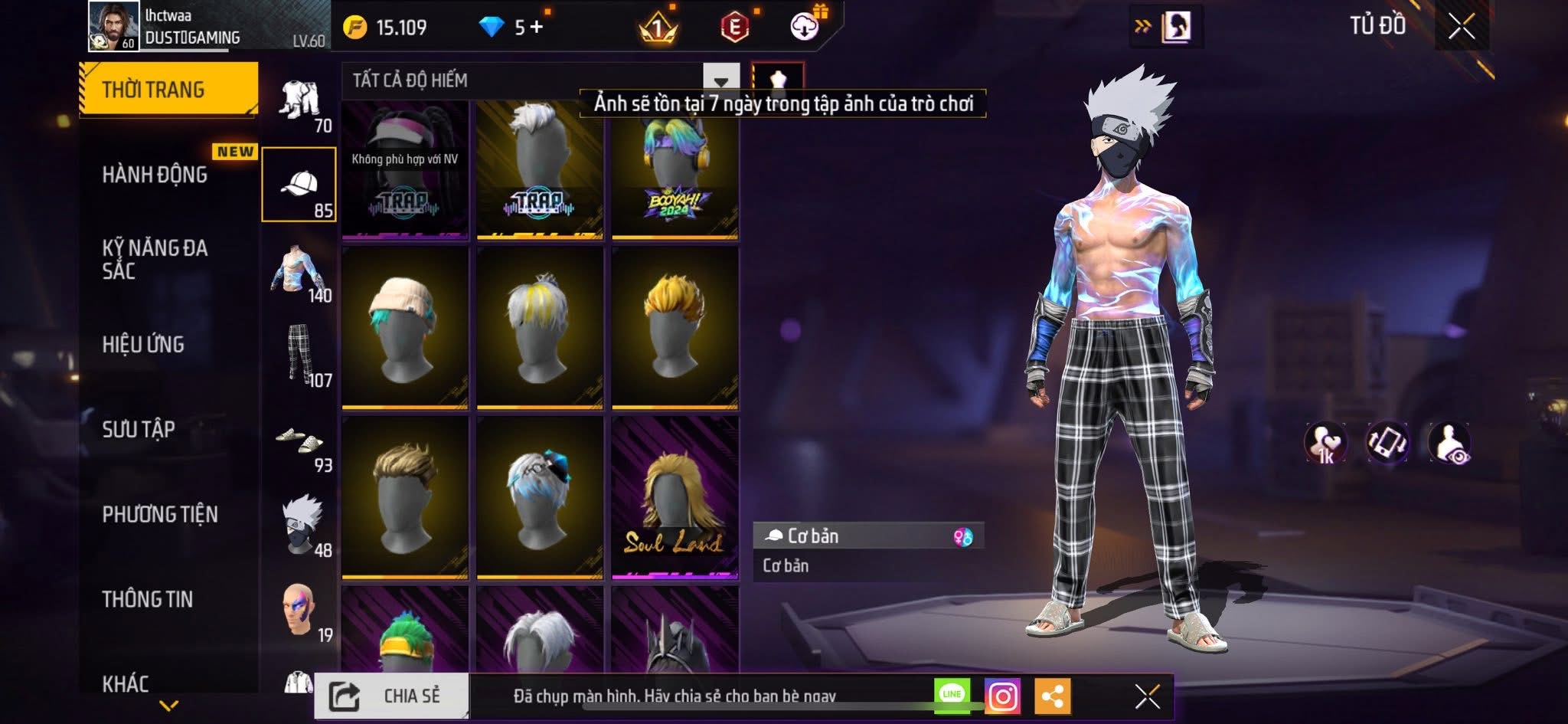Switch to the Hành Động tab

[x=155, y=175]
